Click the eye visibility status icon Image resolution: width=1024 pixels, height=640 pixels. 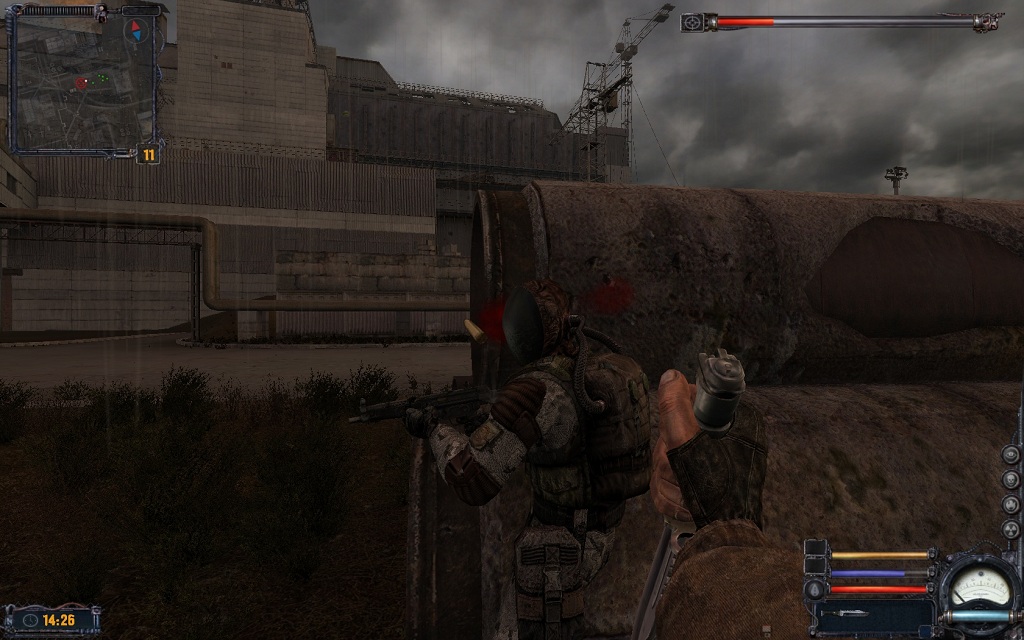(1011, 455)
